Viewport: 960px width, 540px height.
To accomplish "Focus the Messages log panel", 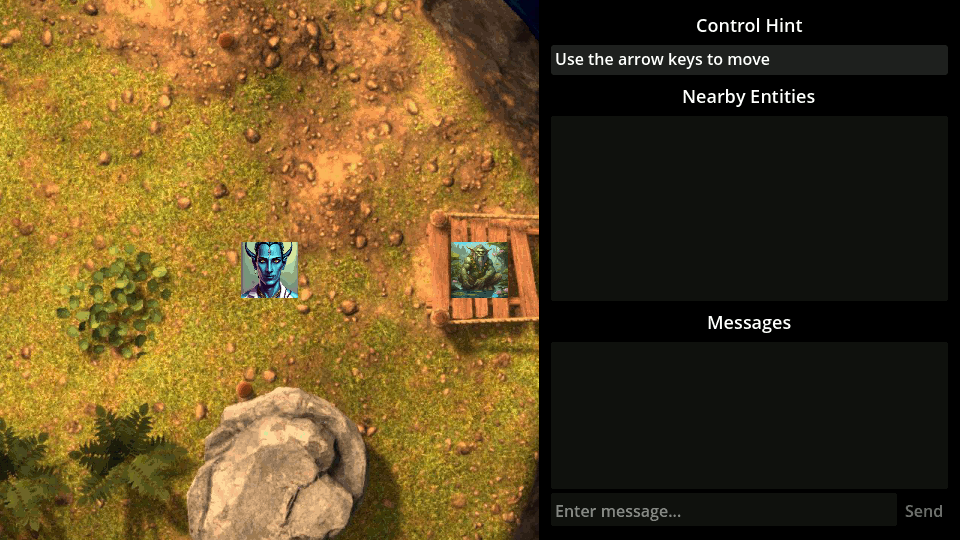I will (749, 415).
